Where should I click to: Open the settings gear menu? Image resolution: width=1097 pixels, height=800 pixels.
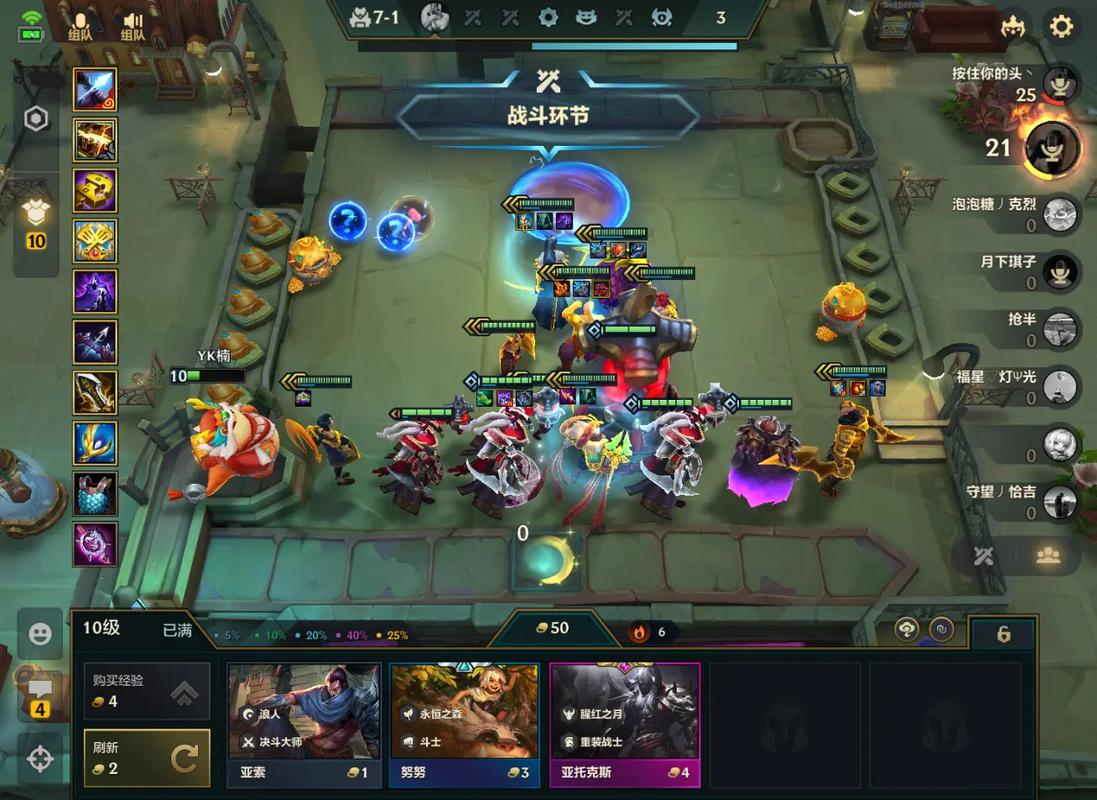tap(1060, 27)
